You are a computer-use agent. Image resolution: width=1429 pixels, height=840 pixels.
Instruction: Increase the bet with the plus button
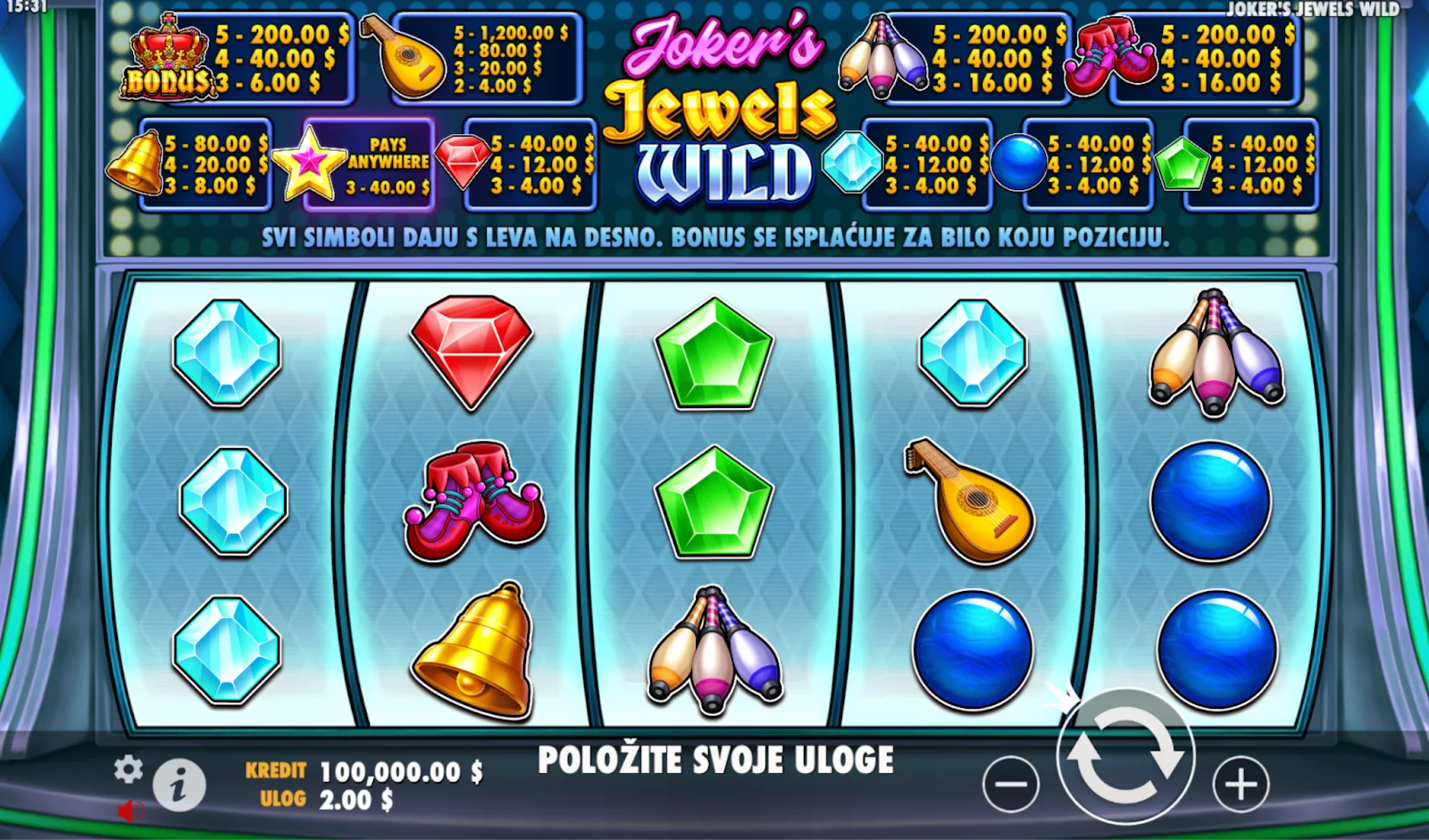1241,785
